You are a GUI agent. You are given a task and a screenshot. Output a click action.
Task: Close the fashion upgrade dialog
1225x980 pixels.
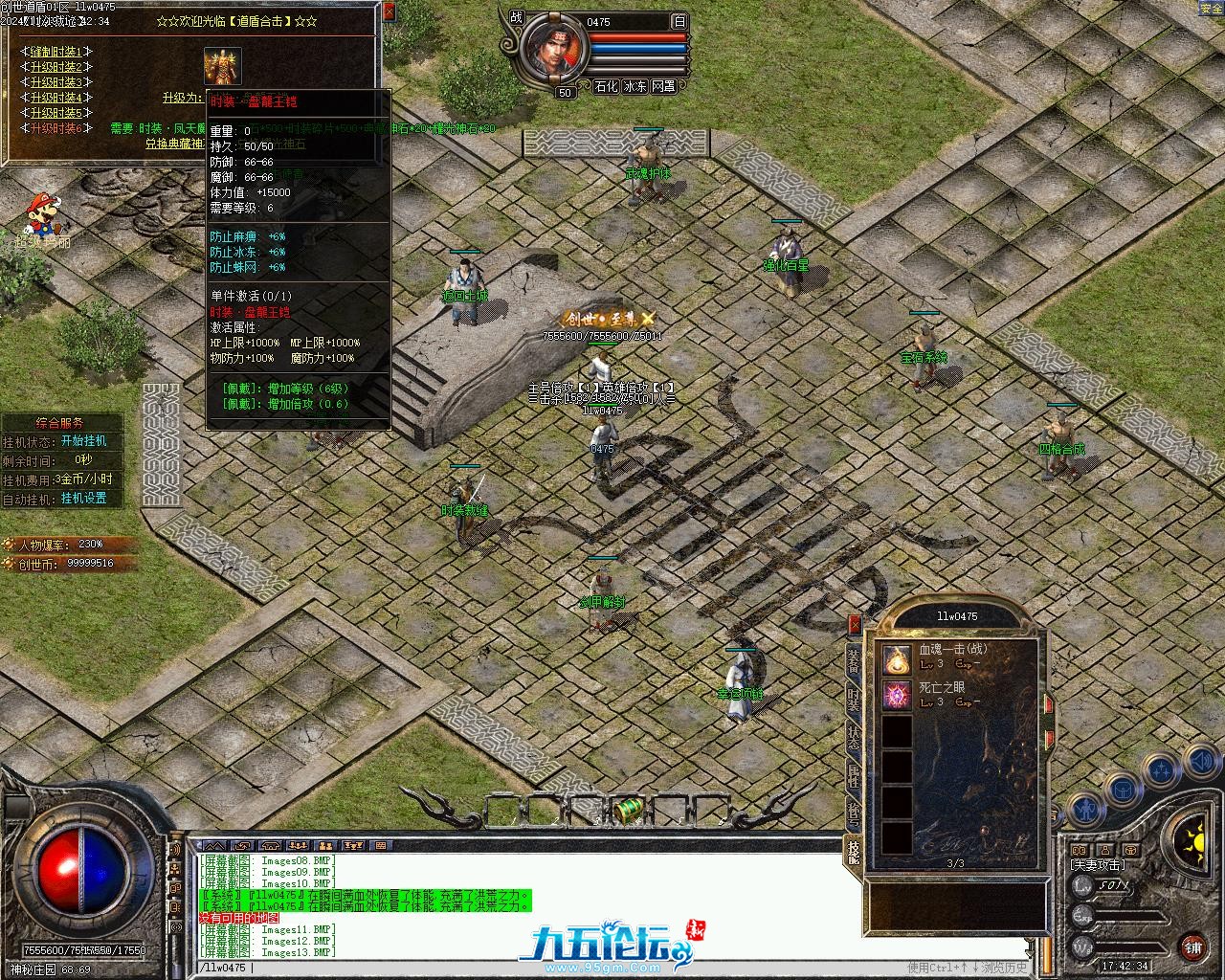click(x=388, y=12)
